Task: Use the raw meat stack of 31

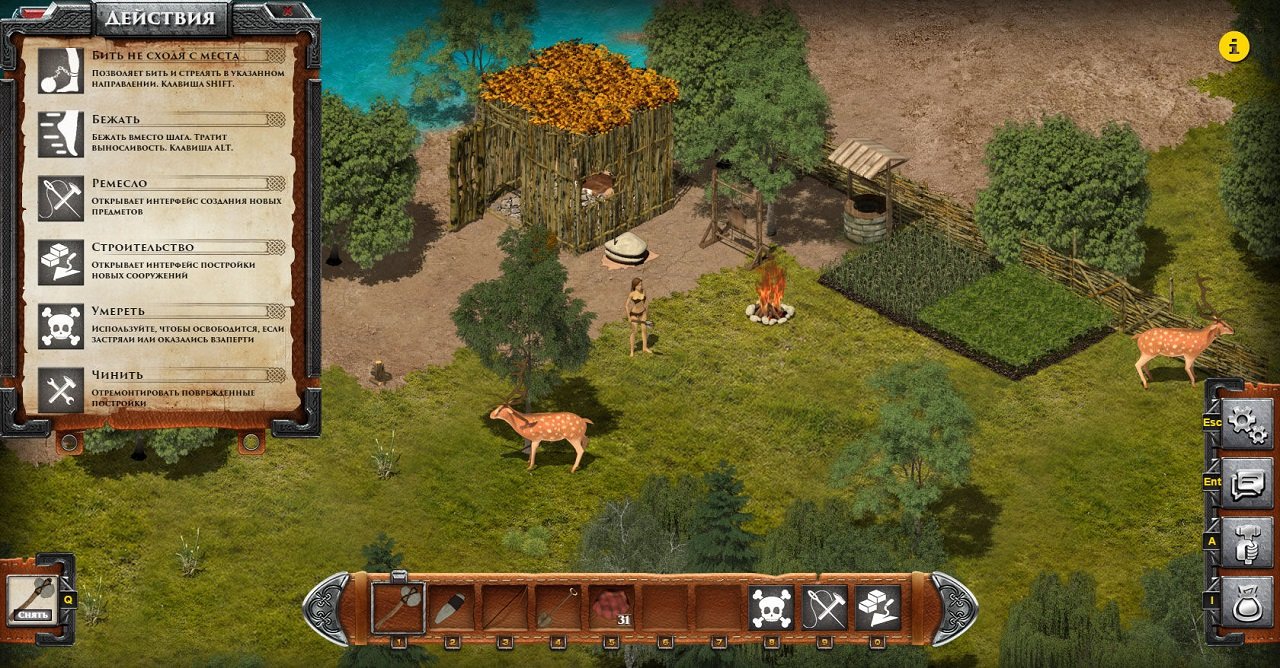Action: tap(611, 607)
